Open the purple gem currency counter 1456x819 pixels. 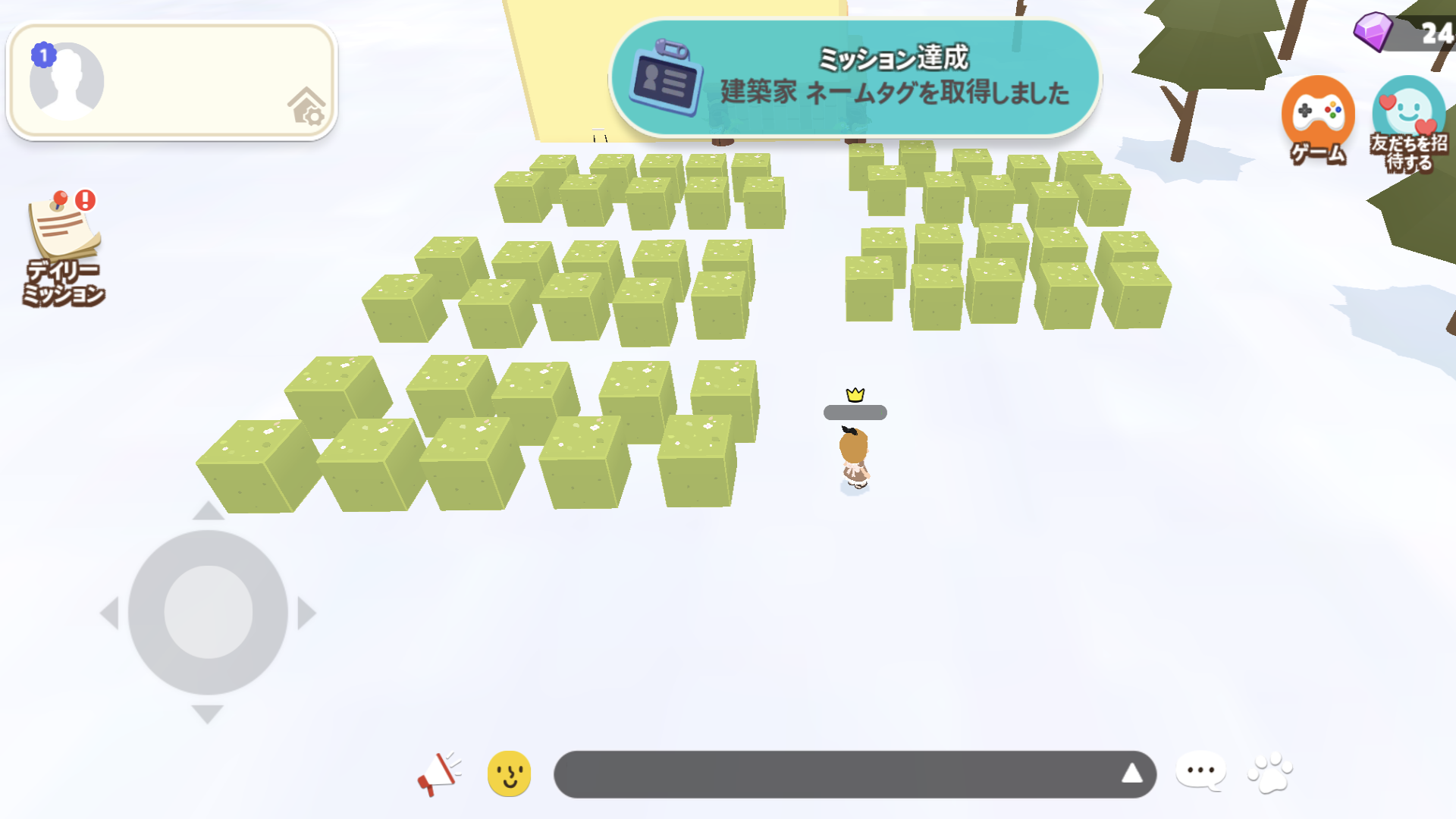(1403, 33)
